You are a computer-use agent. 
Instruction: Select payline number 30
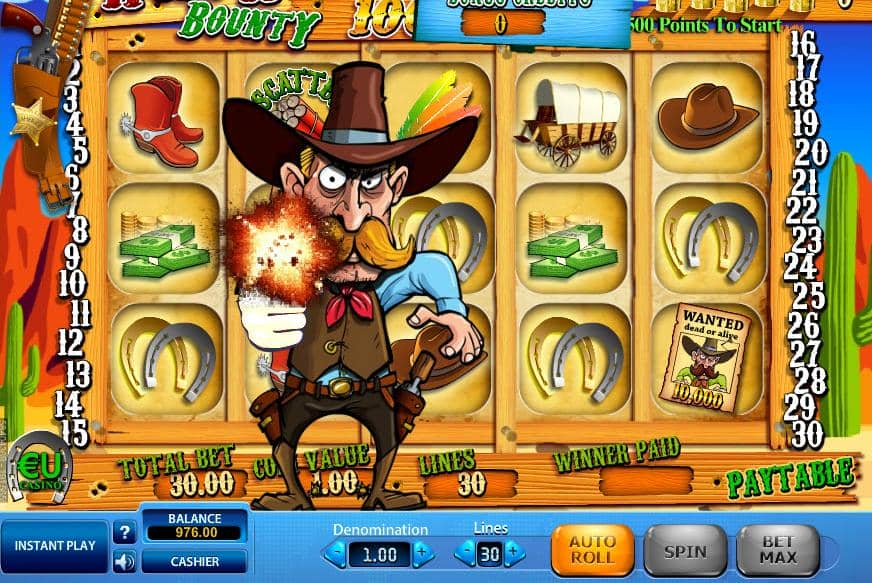pyautogui.click(x=808, y=434)
